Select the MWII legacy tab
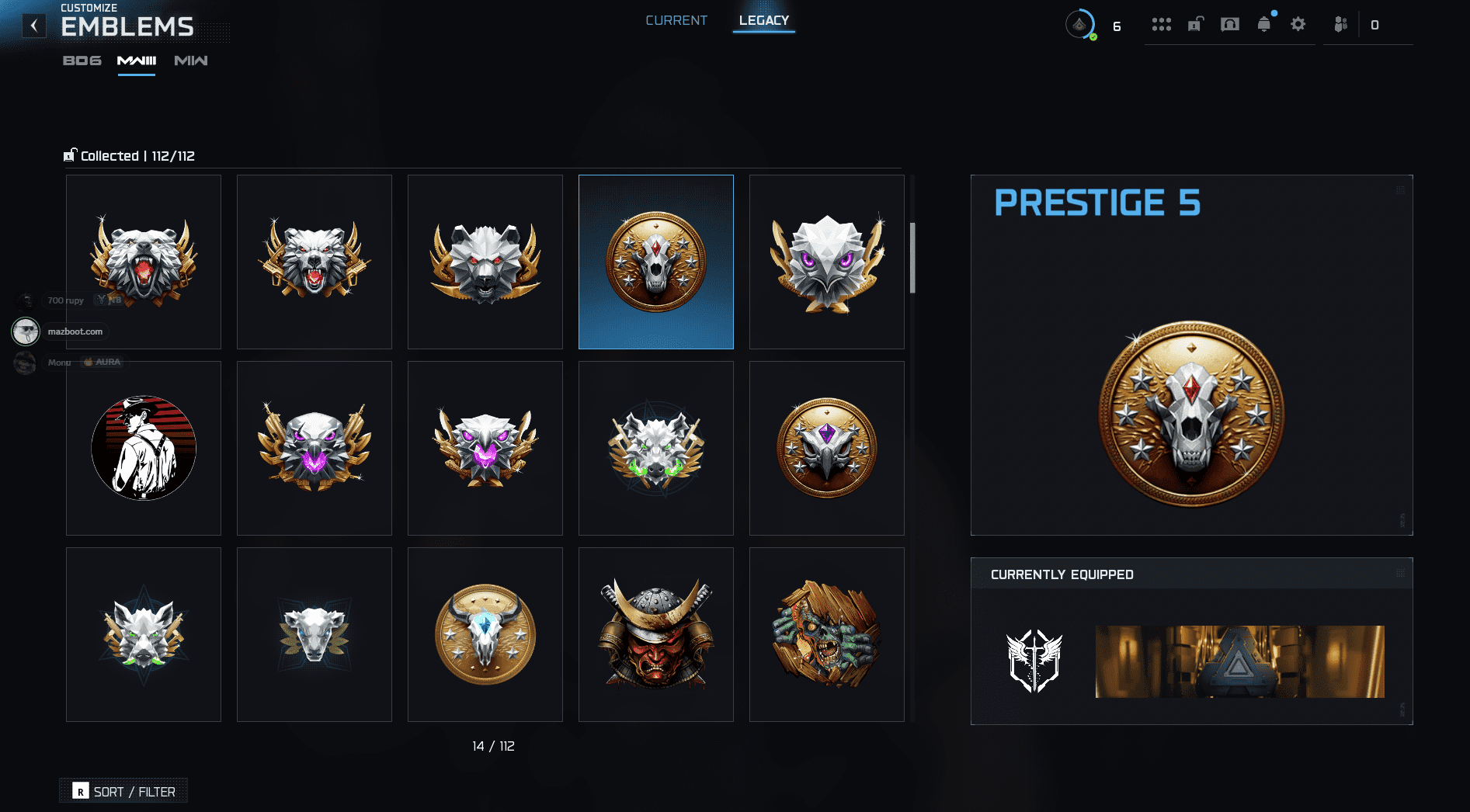This screenshot has width=1470, height=812. pyautogui.click(x=191, y=61)
